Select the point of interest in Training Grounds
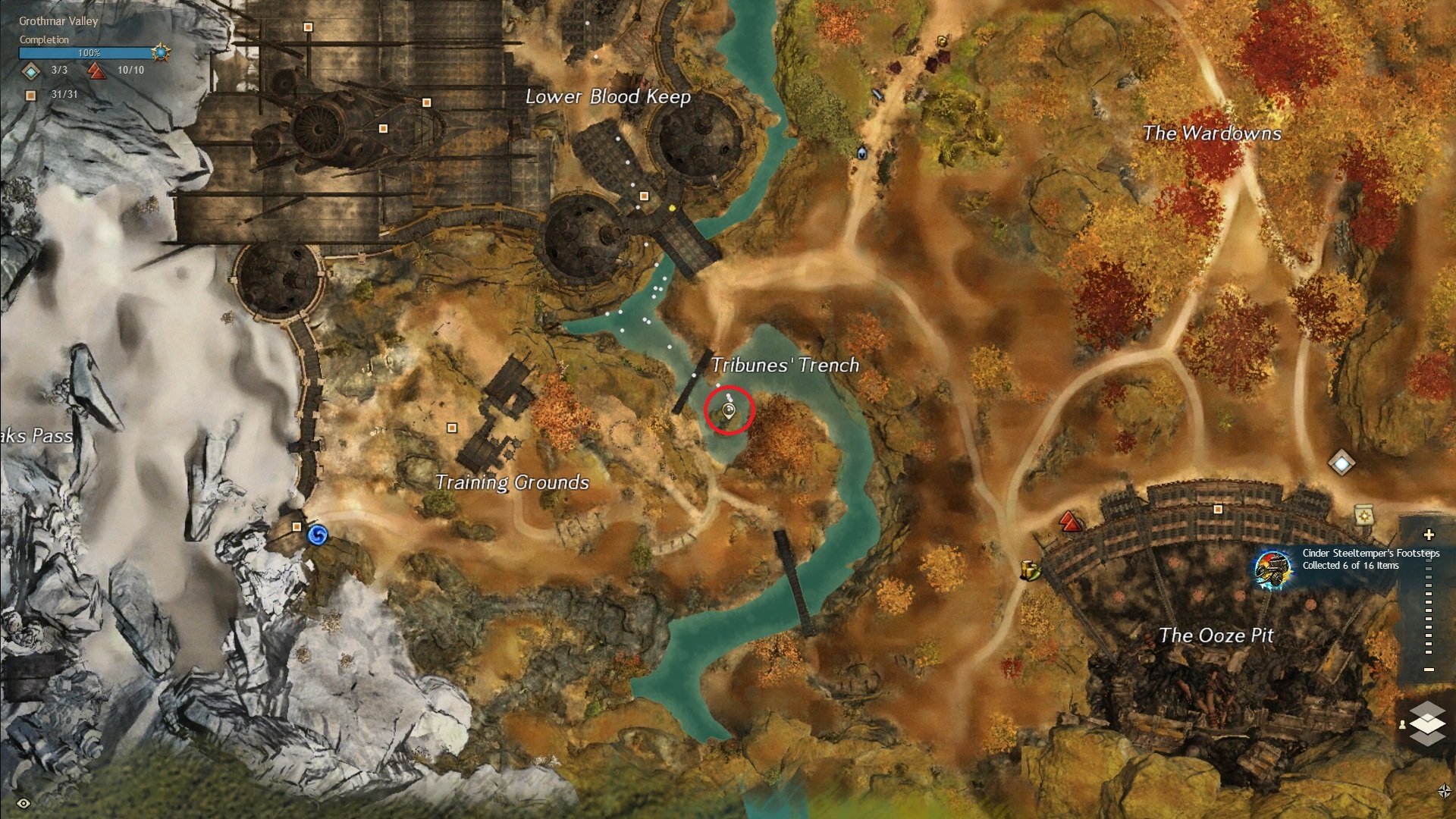The image size is (1456, 819). (x=452, y=428)
